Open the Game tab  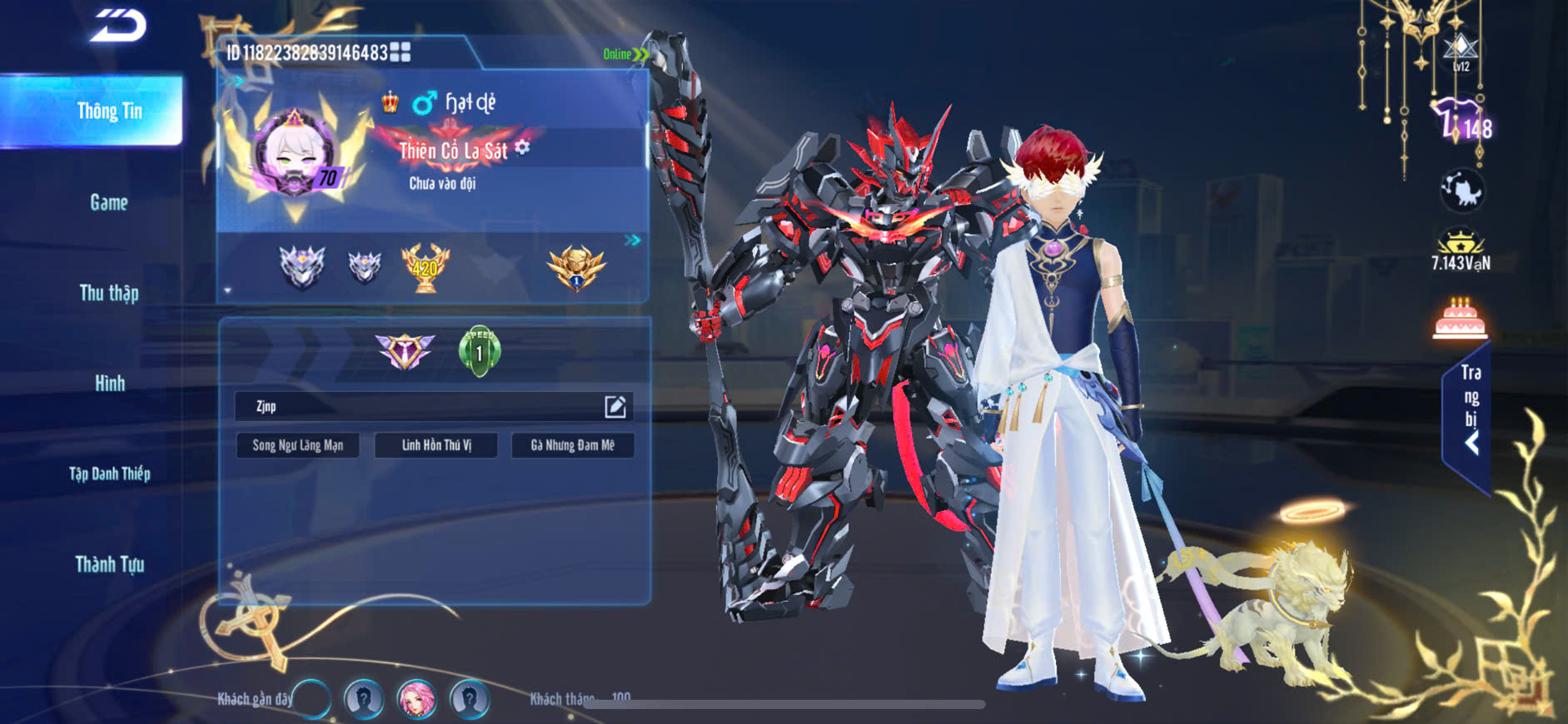109,202
